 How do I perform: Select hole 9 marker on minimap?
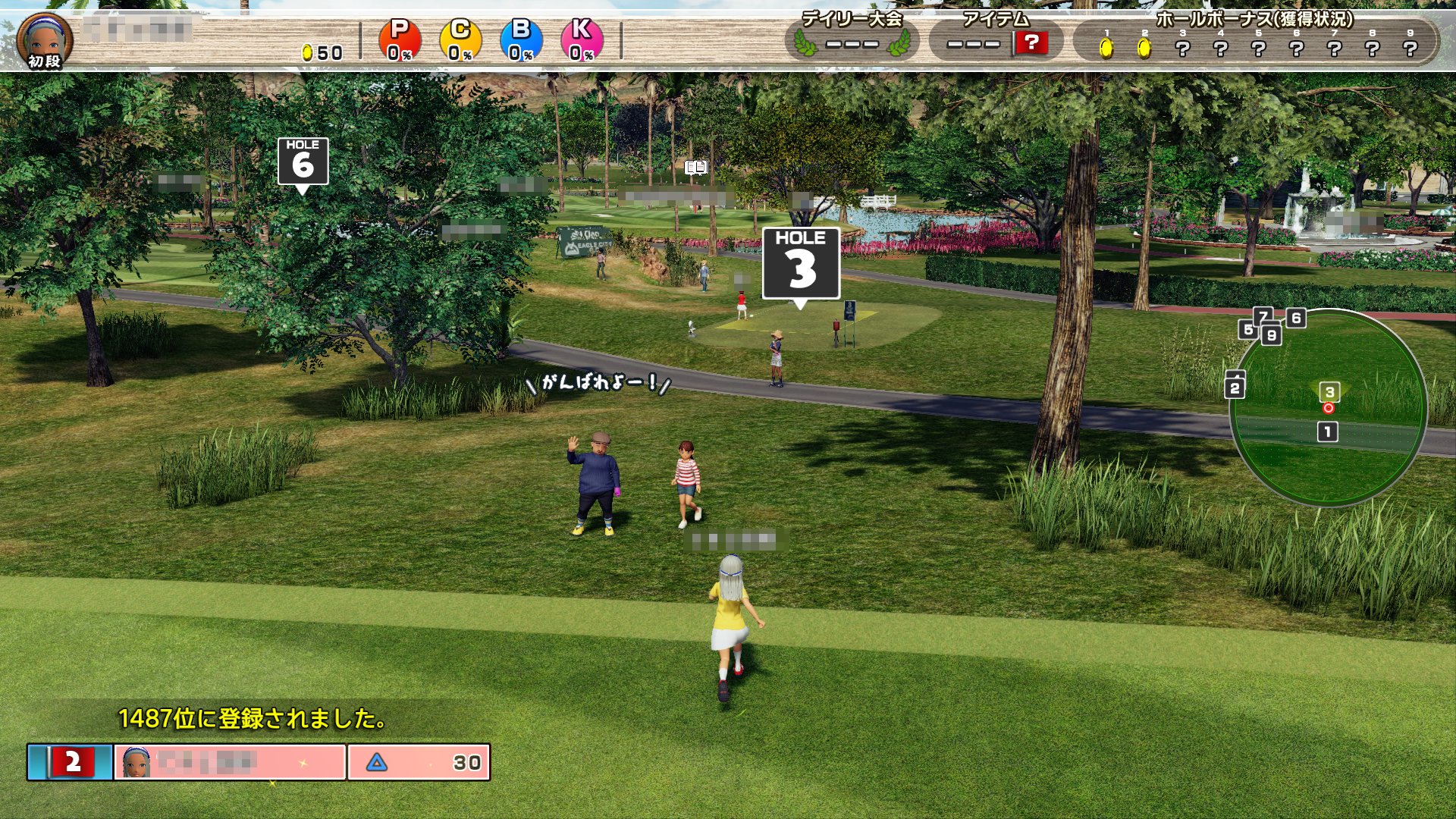(x=1272, y=335)
